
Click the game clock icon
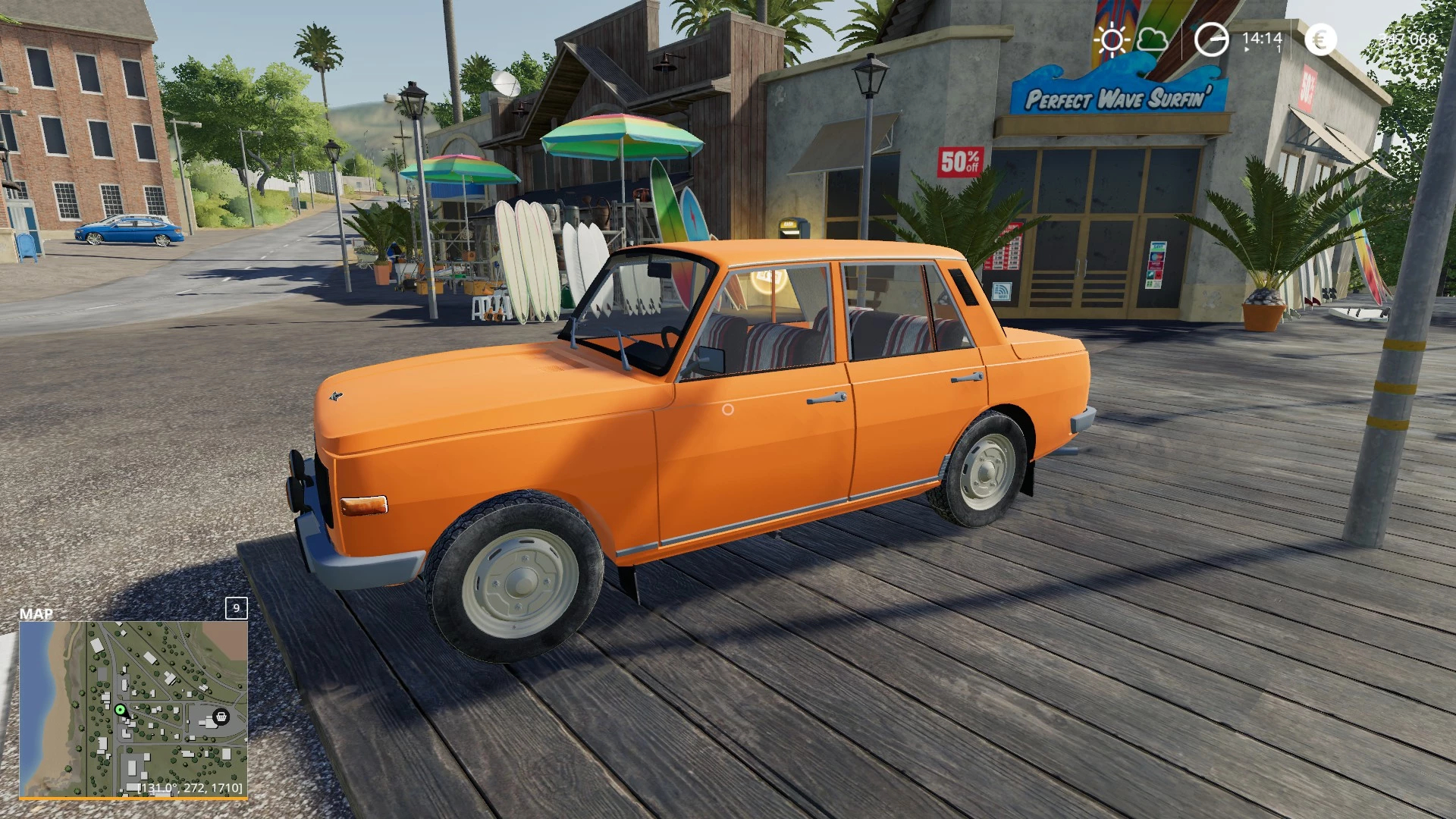(1211, 39)
